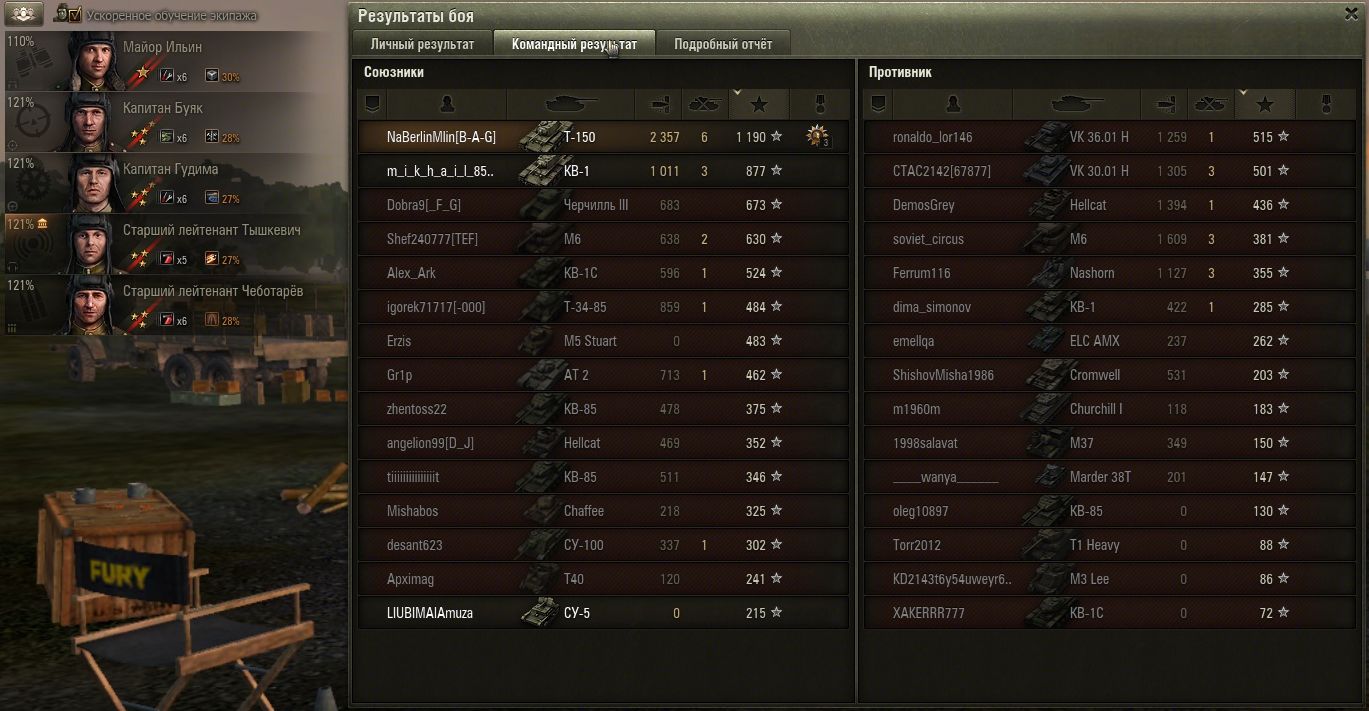1369x711 pixels.
Task: Open the Подробный отчёт tab
Action: [x=722, y=44]
